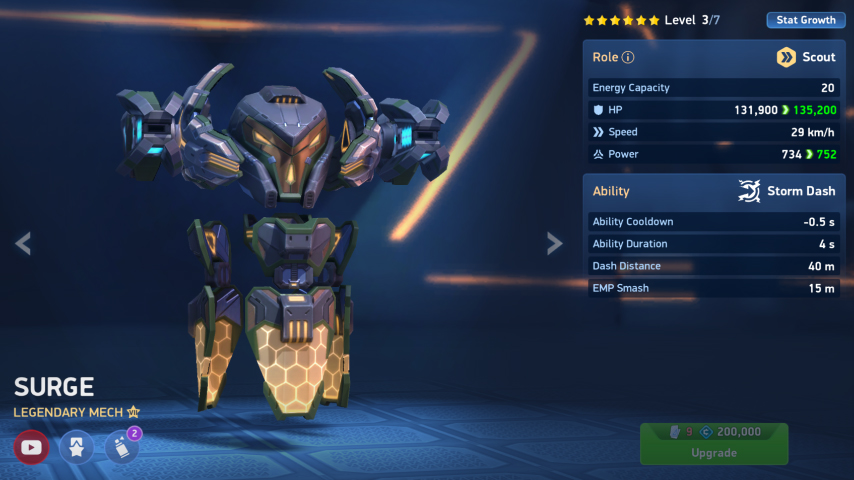The width and height of the screenshot is (854, 480).
Task: Open the spray paint skins button
Action: (121, 448)
